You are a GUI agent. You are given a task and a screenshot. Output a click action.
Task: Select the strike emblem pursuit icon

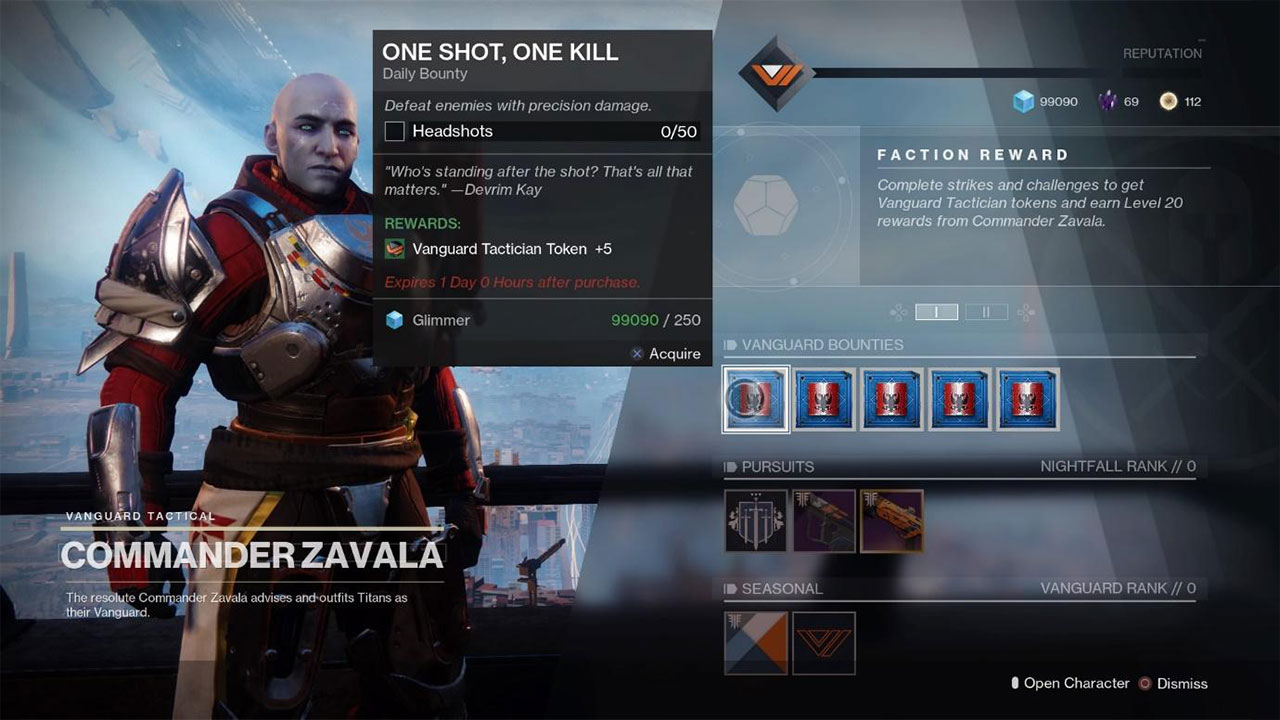[755, 520]
